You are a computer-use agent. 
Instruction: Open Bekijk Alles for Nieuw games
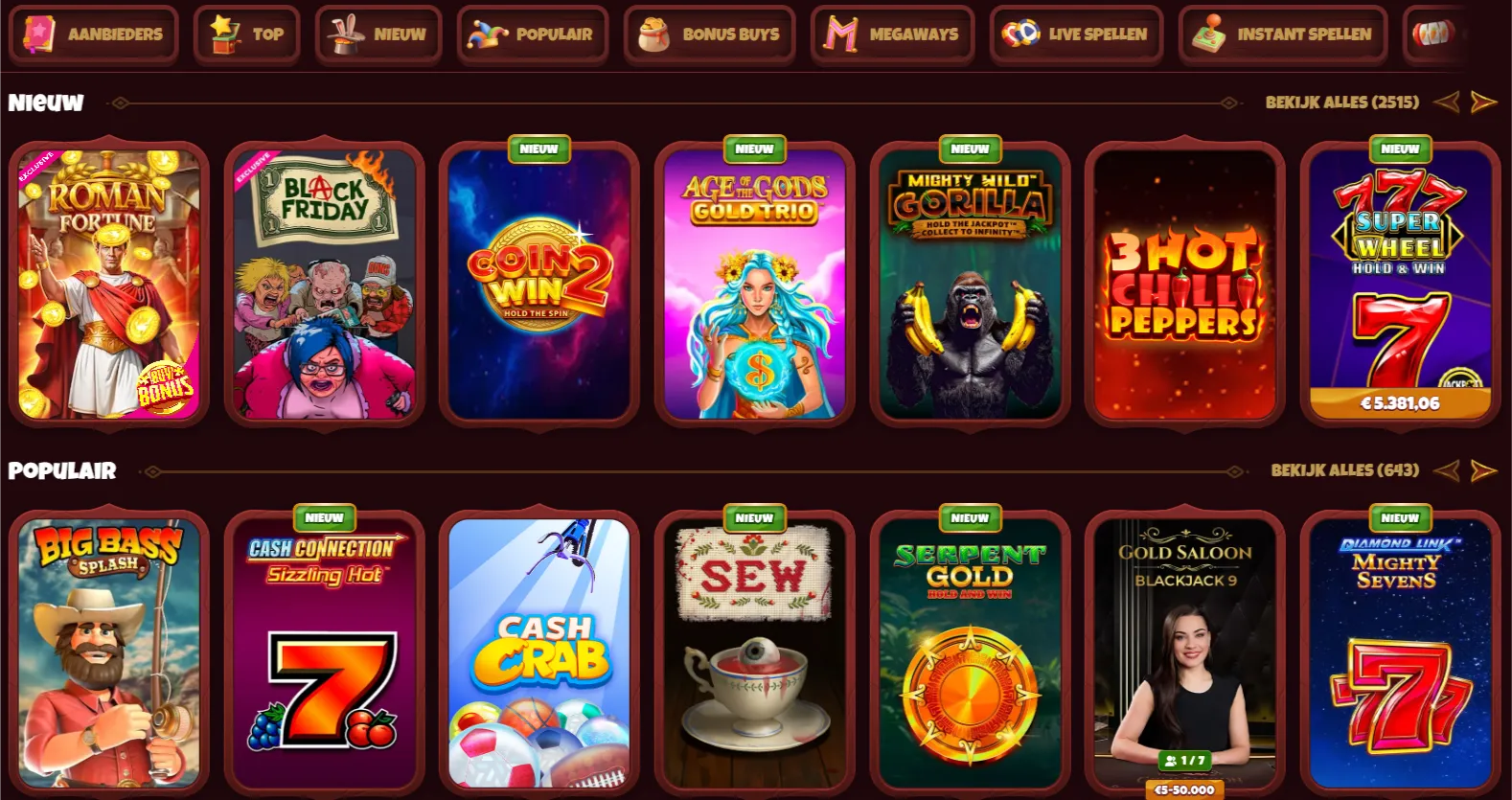click(x=1343, y=102)
